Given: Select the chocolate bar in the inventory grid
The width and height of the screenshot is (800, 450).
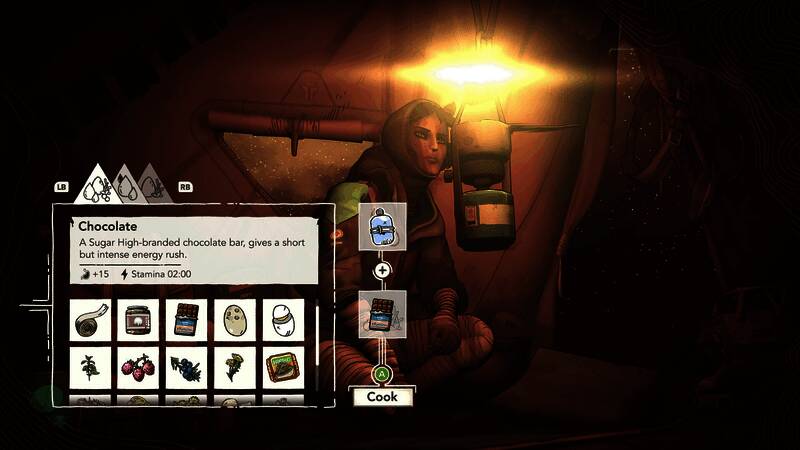Looking at the screenshot, I should [x=187, y=320].
